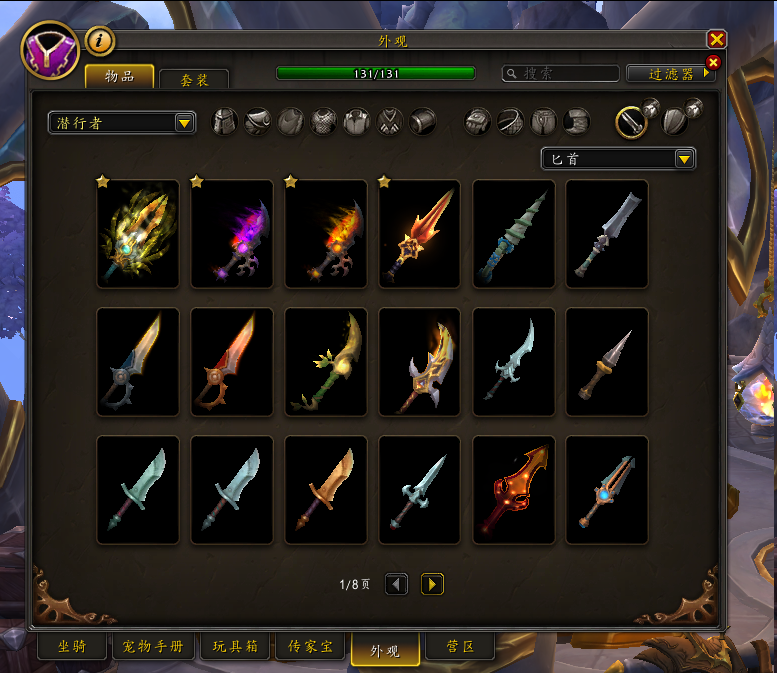Switch to the 套装 (Sets) tab
This screenshot has height=673, width=777.
(x=193, y=79)
